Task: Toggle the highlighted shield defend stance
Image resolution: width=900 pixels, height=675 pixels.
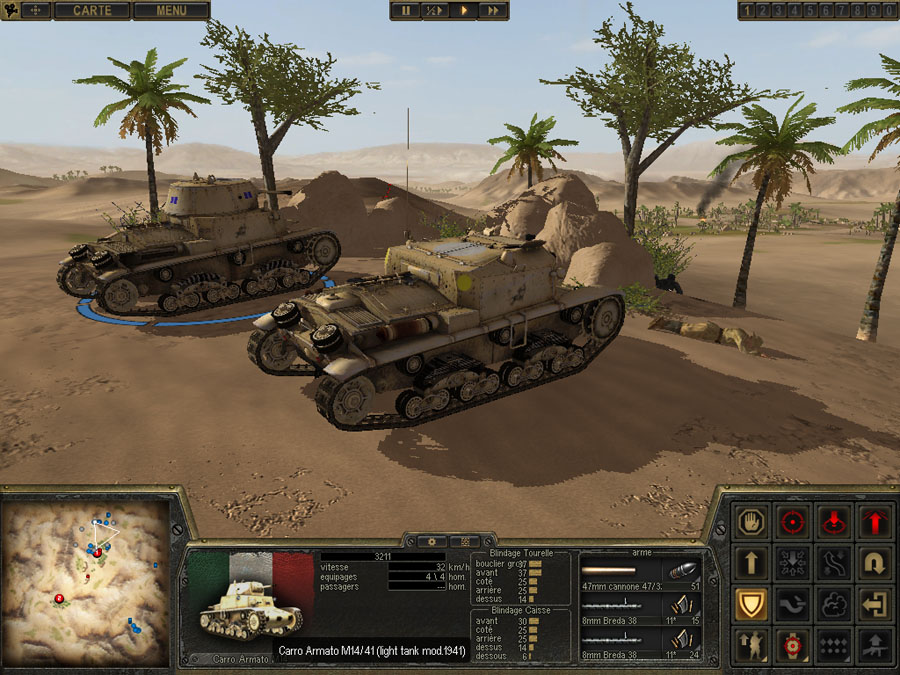Action: point(751,604)
